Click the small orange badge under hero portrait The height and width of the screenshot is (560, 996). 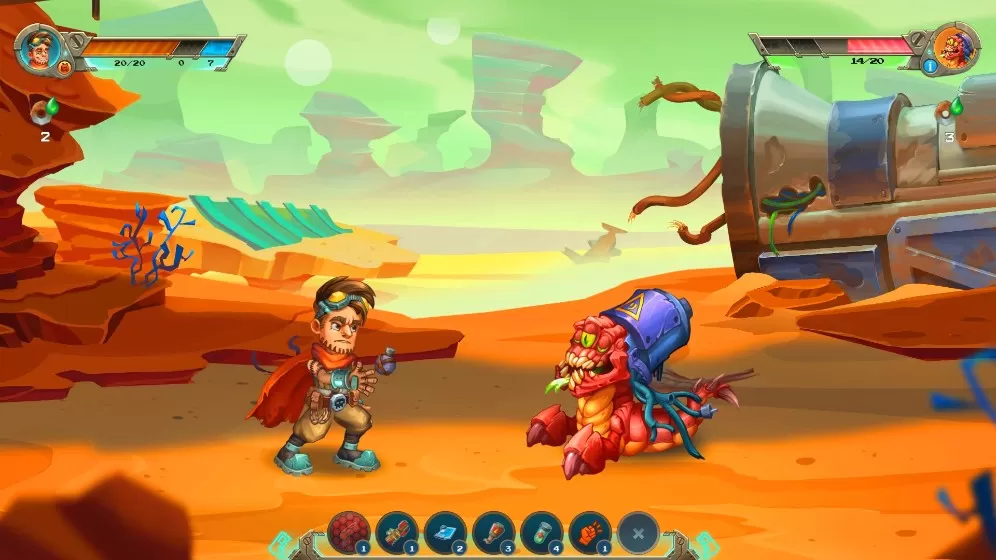tap(65, 68)
